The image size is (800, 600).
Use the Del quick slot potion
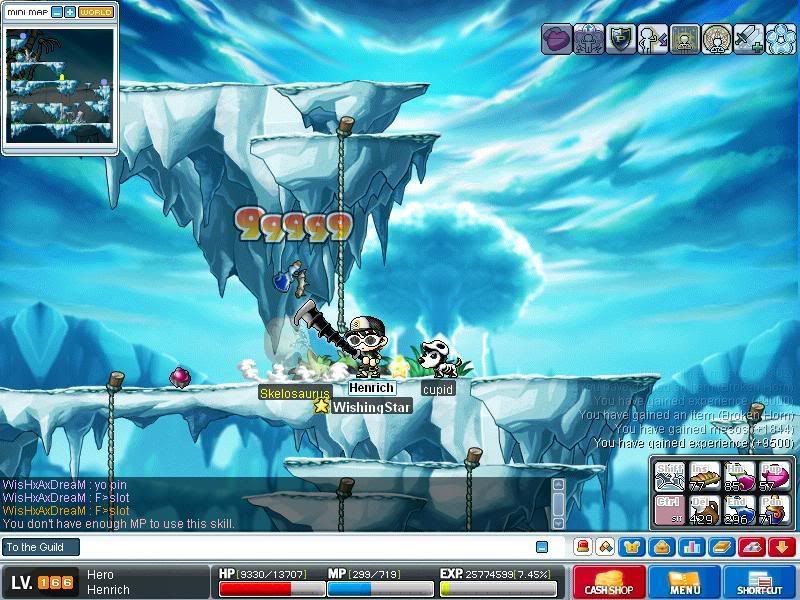705,509
